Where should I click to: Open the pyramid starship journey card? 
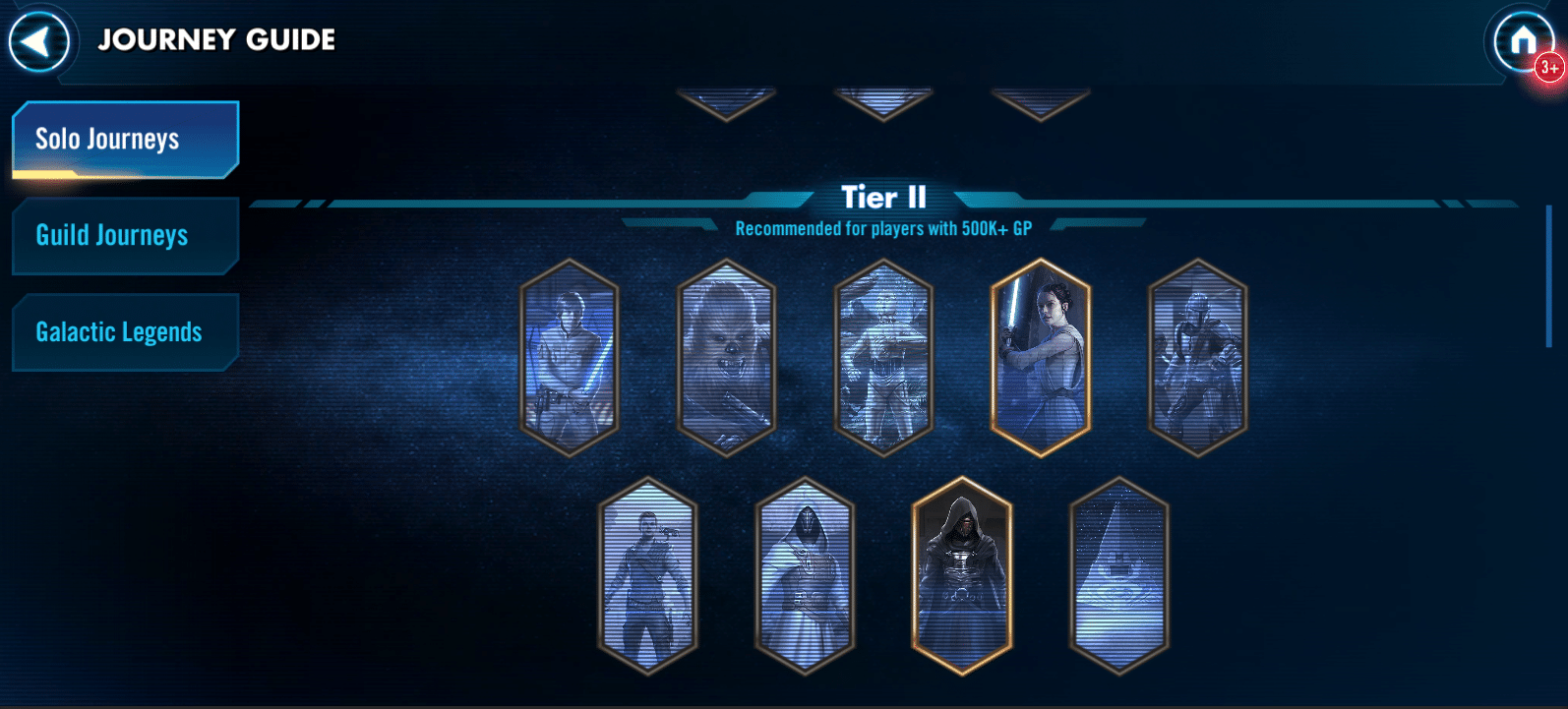point(1119,576)
